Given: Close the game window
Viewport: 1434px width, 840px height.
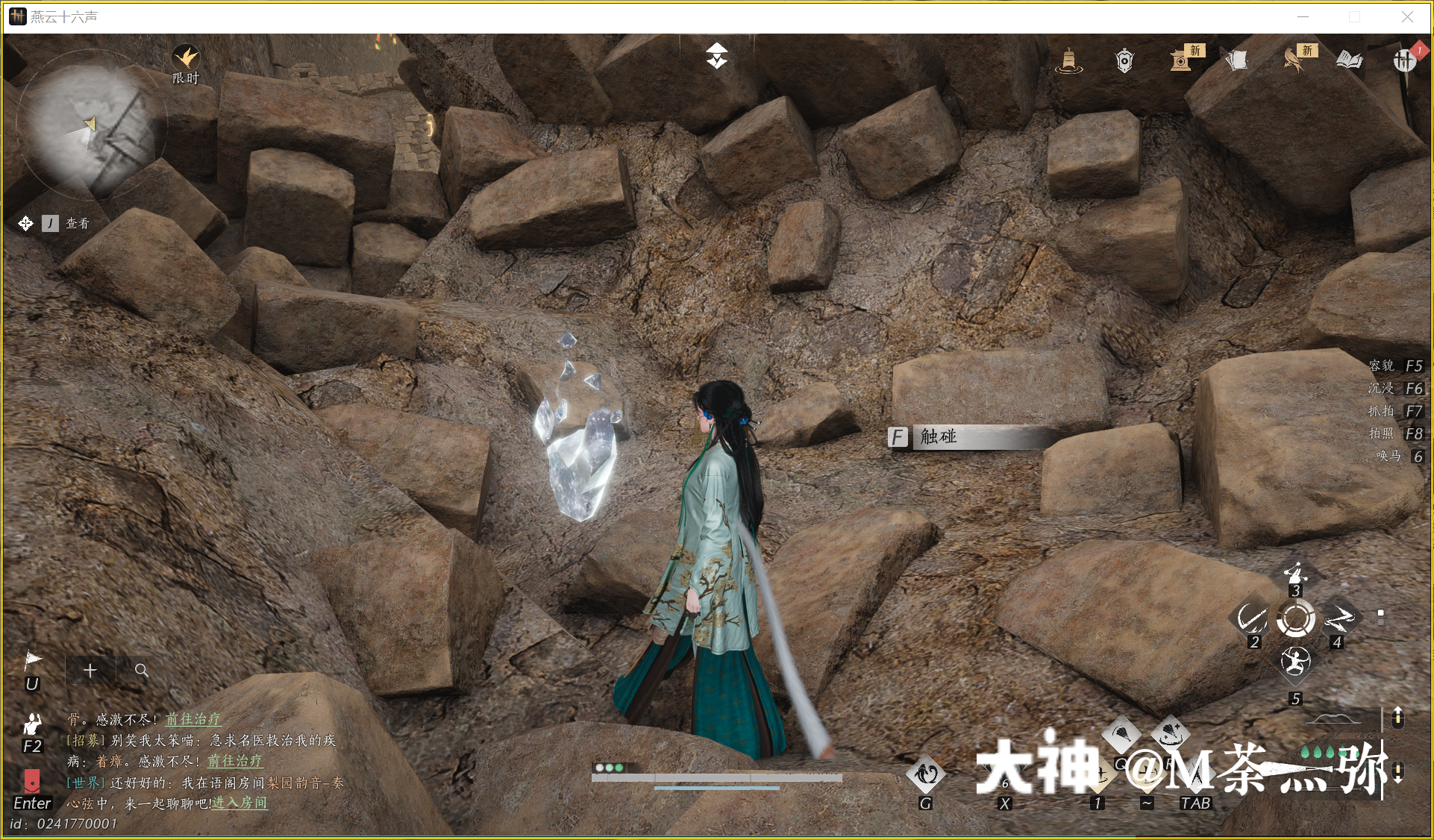Looking at the screenshot, I should click(x=1407, y=16).
